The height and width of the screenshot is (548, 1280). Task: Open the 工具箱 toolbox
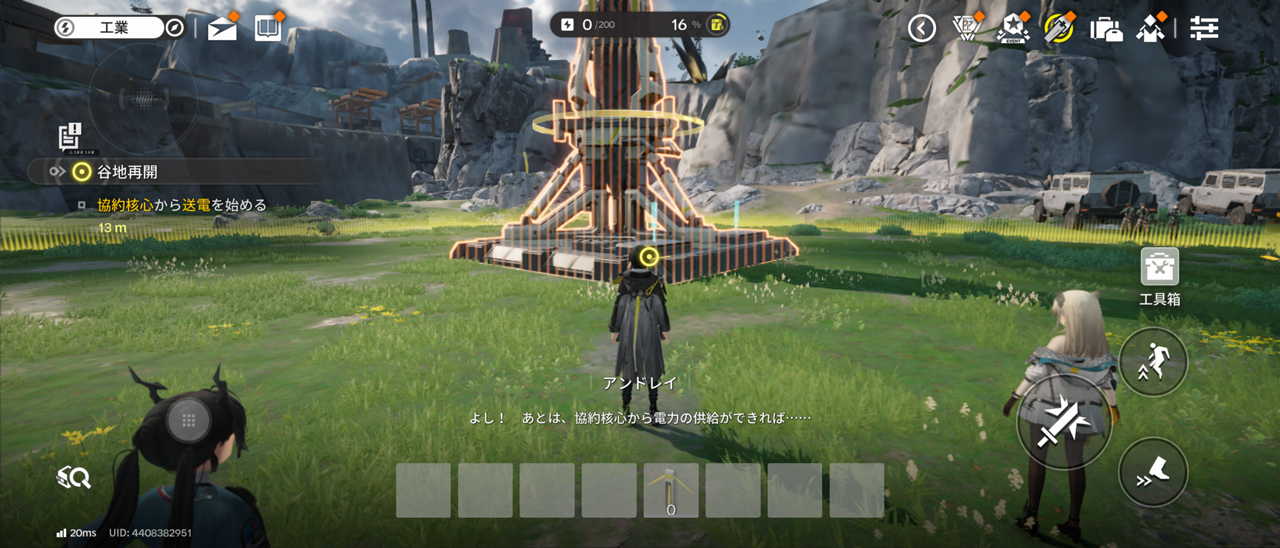tap(1160, 268)
